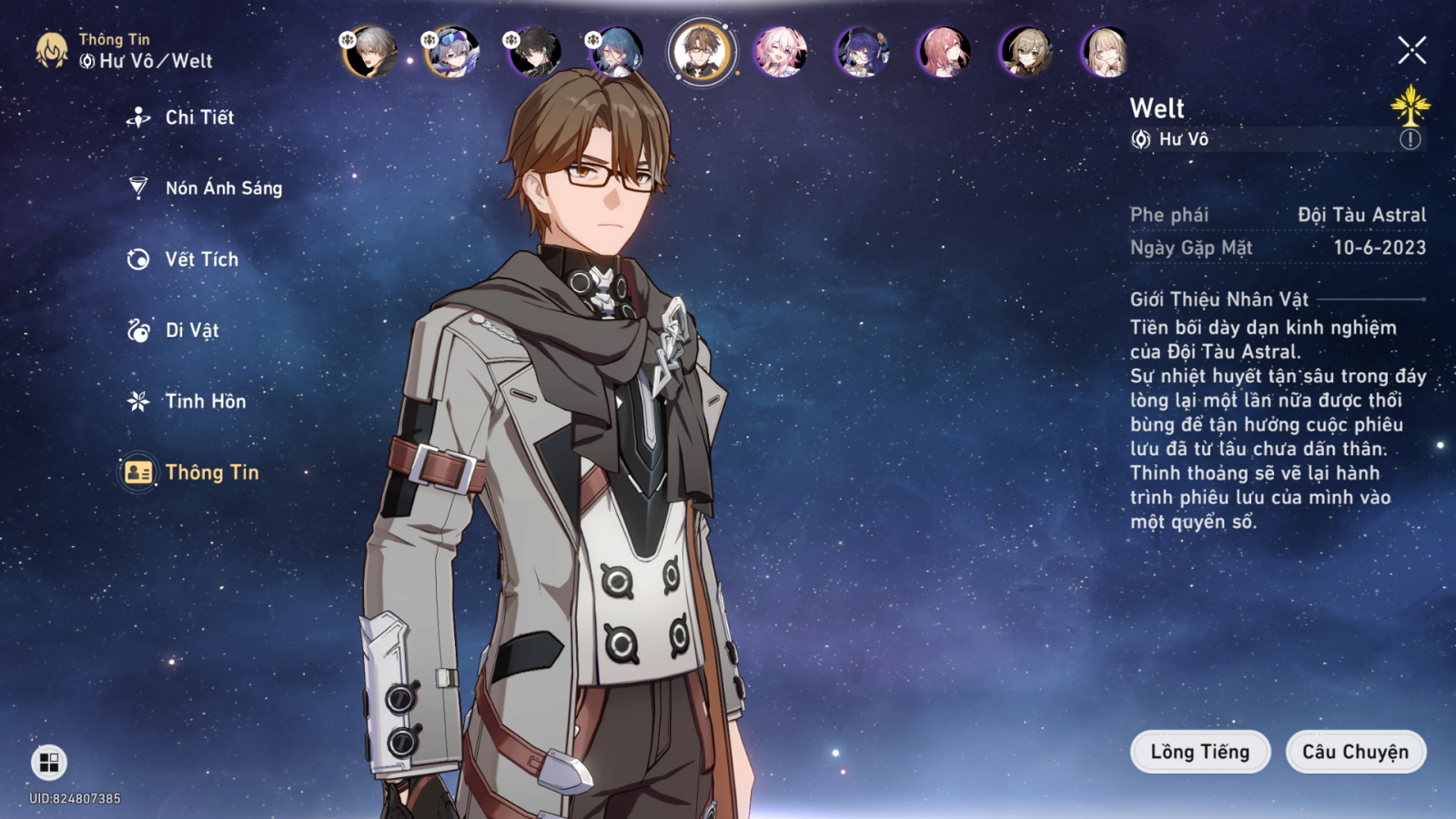Select the pink-haired March 7th portrait
Image resolution: width=1456 pixels, height=819 pixels.
pos(780,52)
